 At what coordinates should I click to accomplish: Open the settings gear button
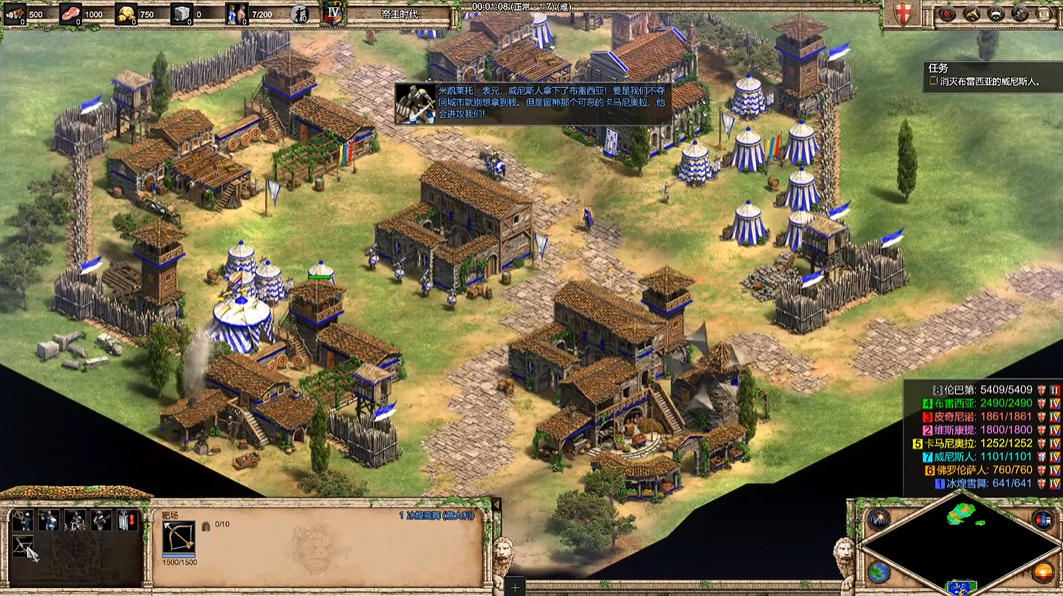(x=1021, y=14)
